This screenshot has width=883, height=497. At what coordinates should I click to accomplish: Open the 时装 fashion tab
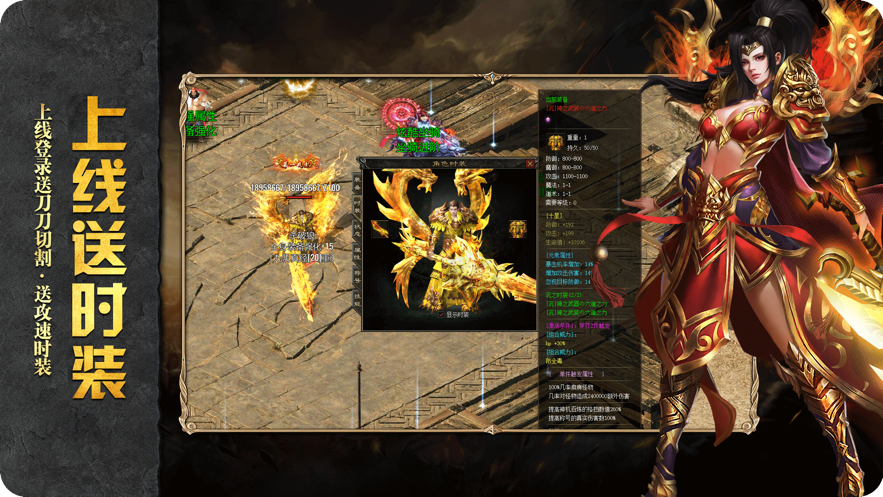[358, 204]
